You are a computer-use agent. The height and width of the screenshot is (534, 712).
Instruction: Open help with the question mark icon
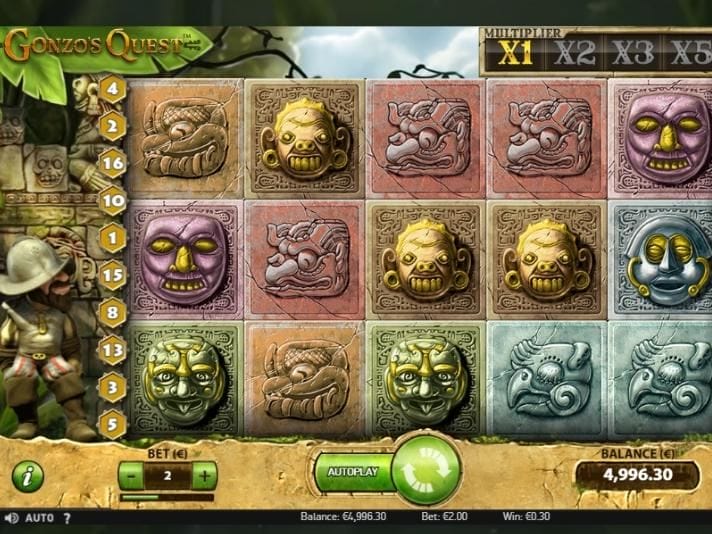(x=67, y=518)
